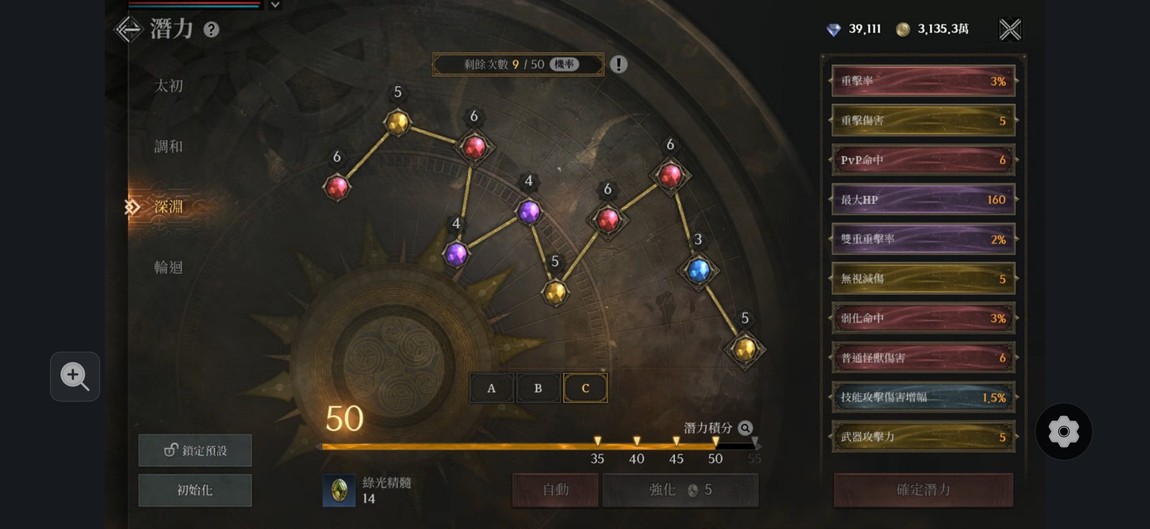
Task: Open the exclamation info icon near 剩餘次數
Action: (x=619, y=64)
